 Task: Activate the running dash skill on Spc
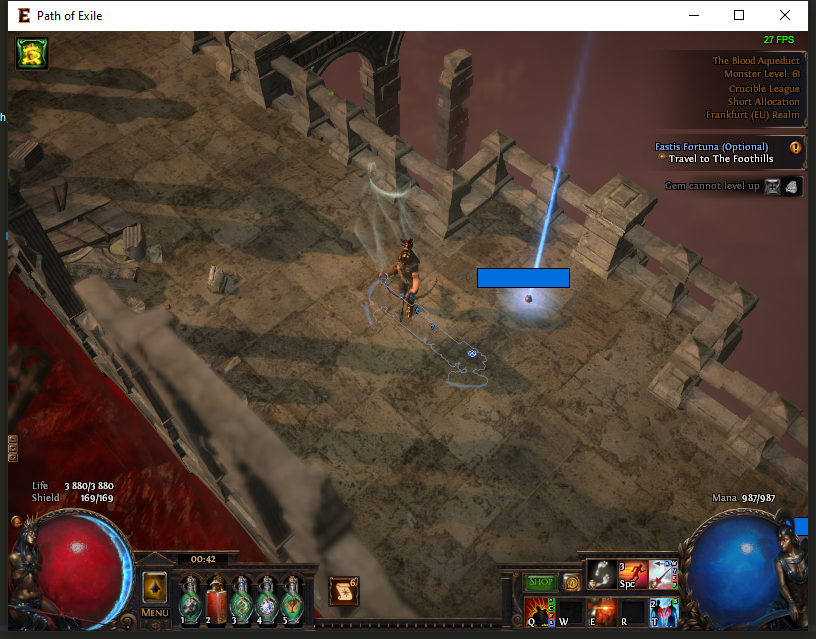(x=633, y=573)
